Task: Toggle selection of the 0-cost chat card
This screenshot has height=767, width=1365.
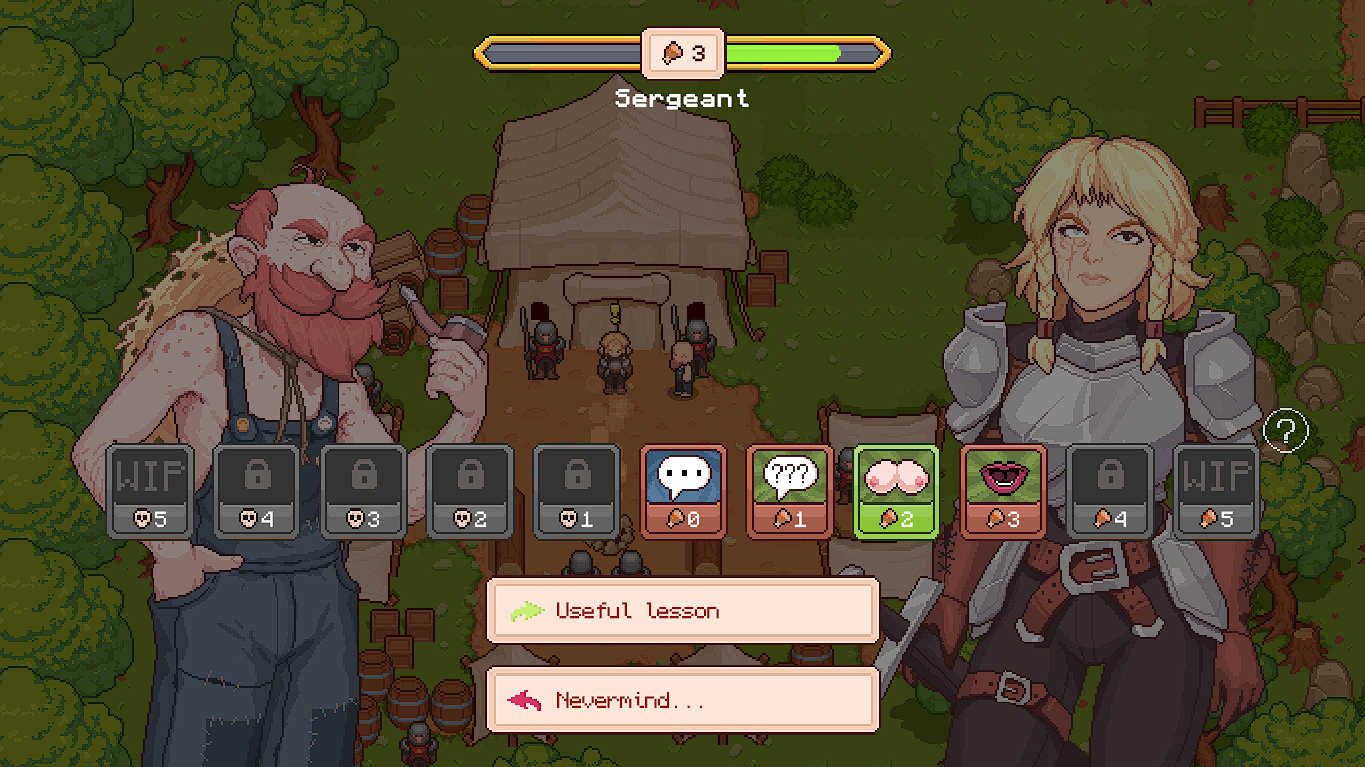Action: [684, 490]
